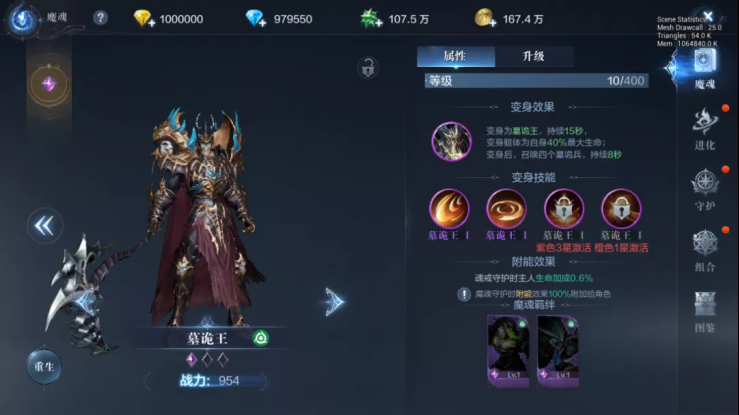Open the 守护 side menu
739x415 pixels.
pyautogui.click(x=704, y=189)
